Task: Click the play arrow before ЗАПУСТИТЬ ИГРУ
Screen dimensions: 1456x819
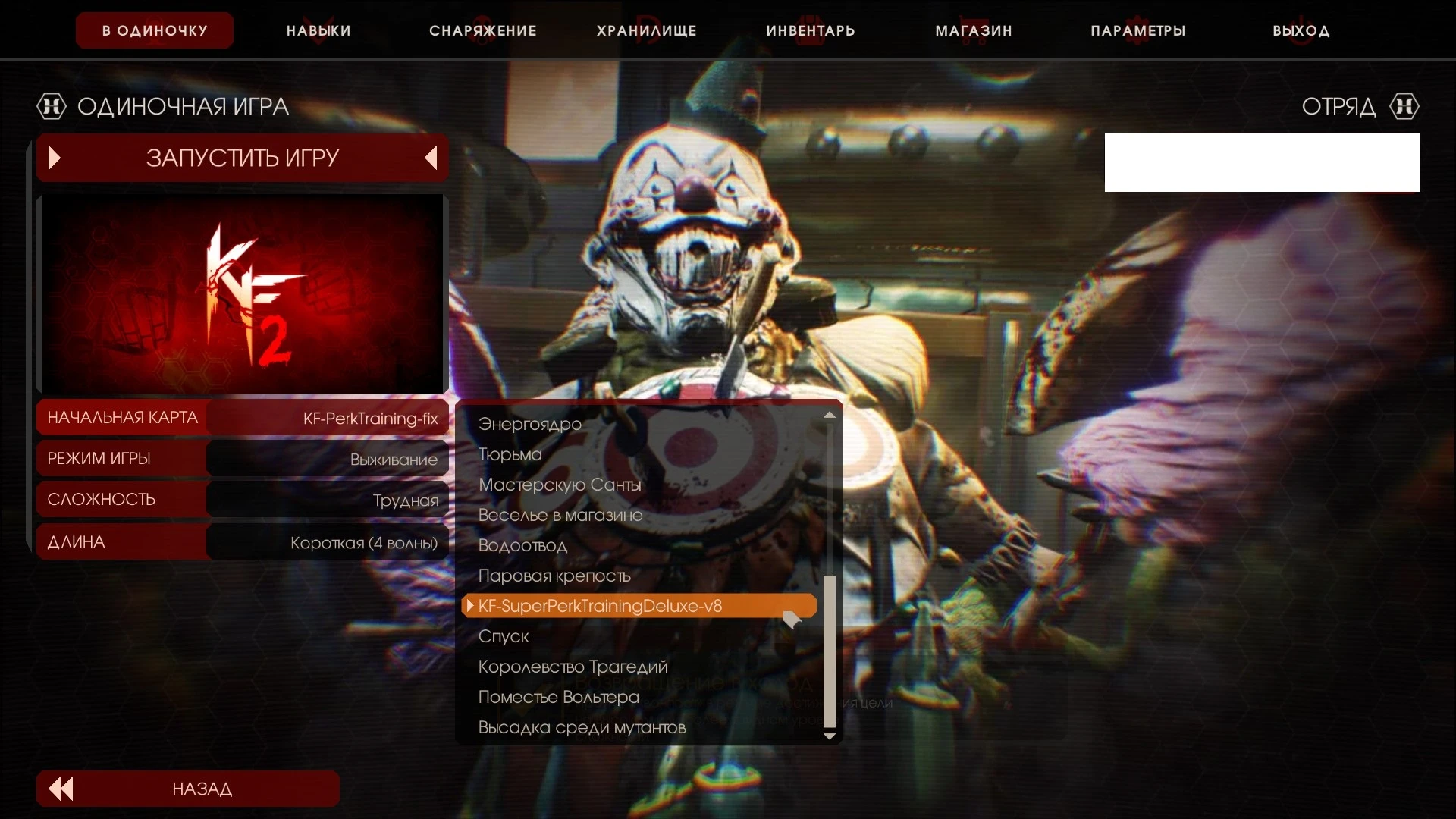Action: 53,157
